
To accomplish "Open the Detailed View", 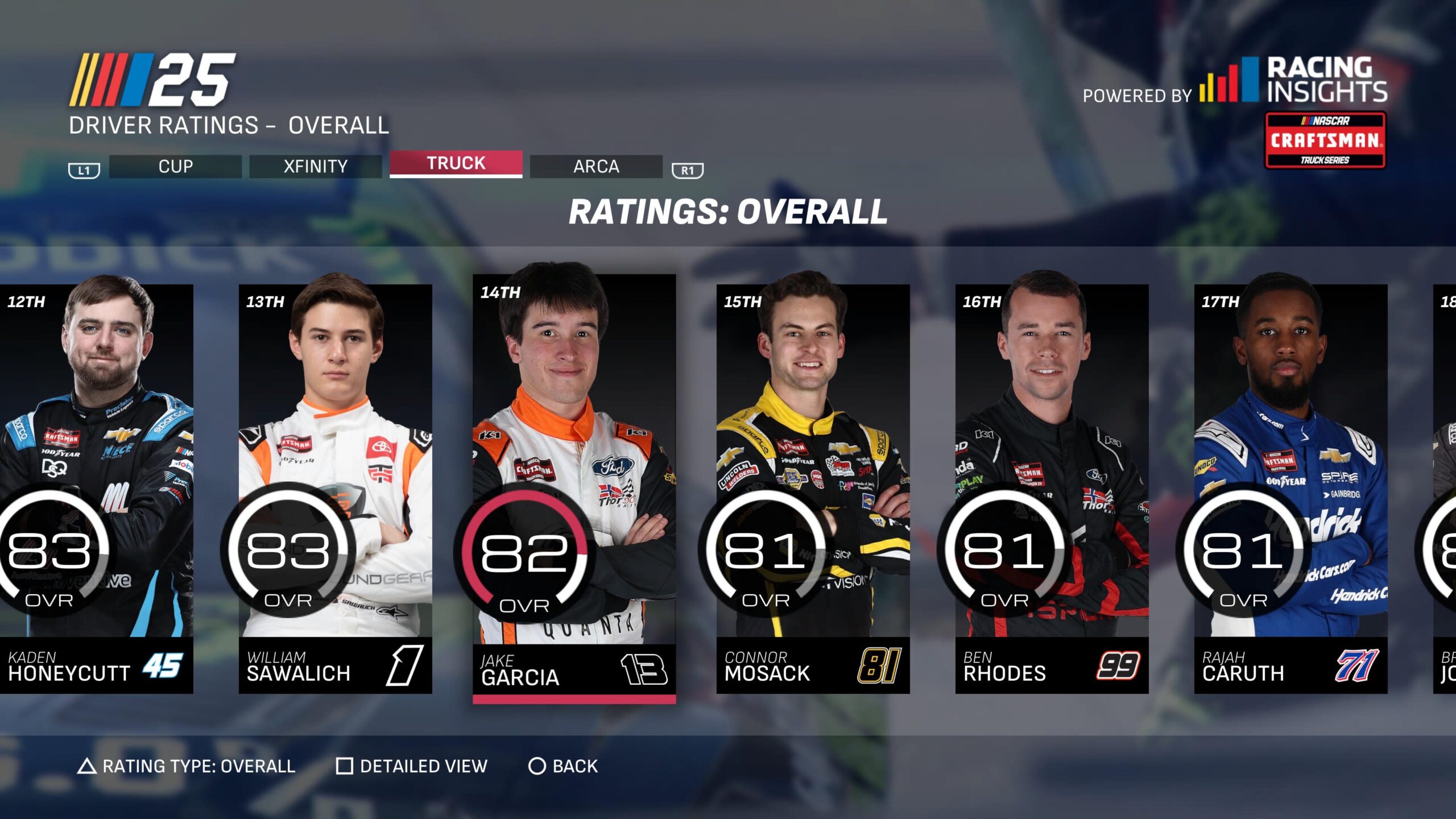I will (412, 766).
